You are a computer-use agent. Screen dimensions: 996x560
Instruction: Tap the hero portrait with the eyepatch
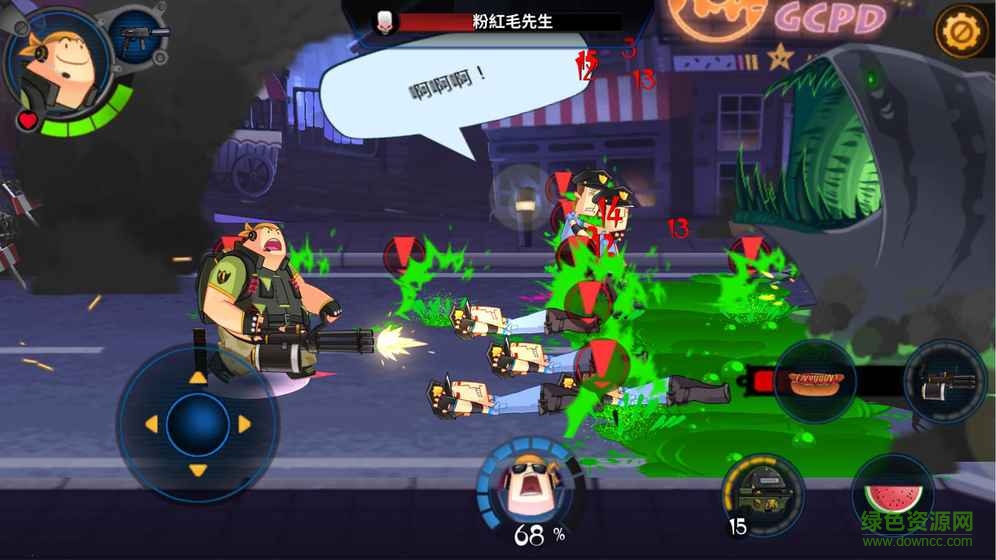(x=62, y=64)
